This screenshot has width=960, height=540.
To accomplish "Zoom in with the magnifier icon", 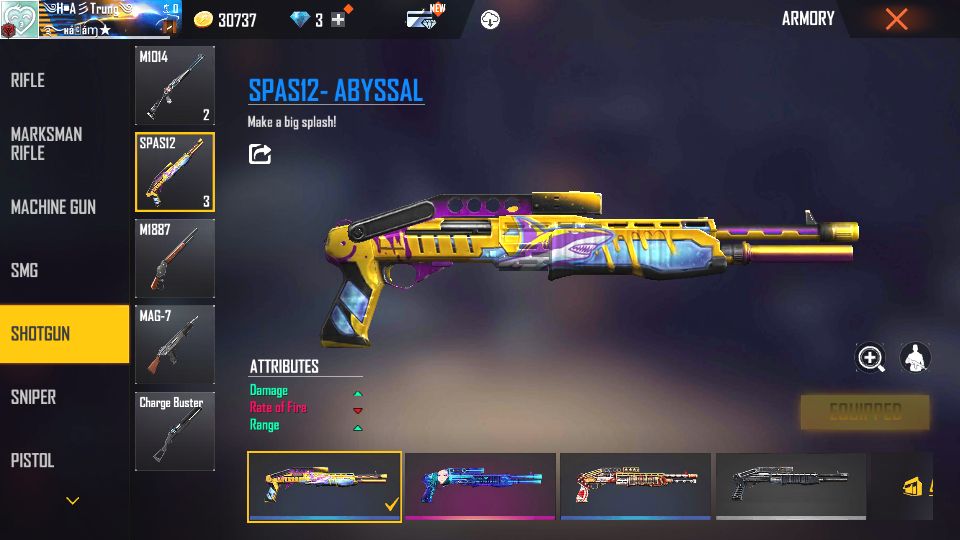I will click(x=870, y=358).
